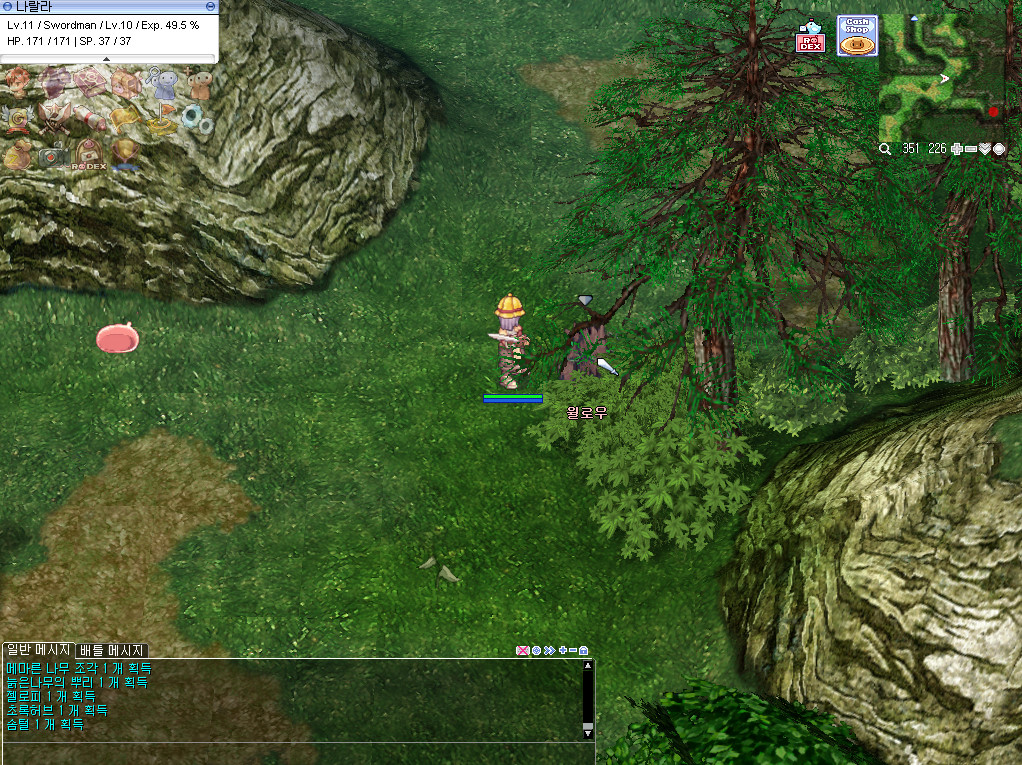
Task: Open the crossed swords battle icon
Action: (53, 117)
